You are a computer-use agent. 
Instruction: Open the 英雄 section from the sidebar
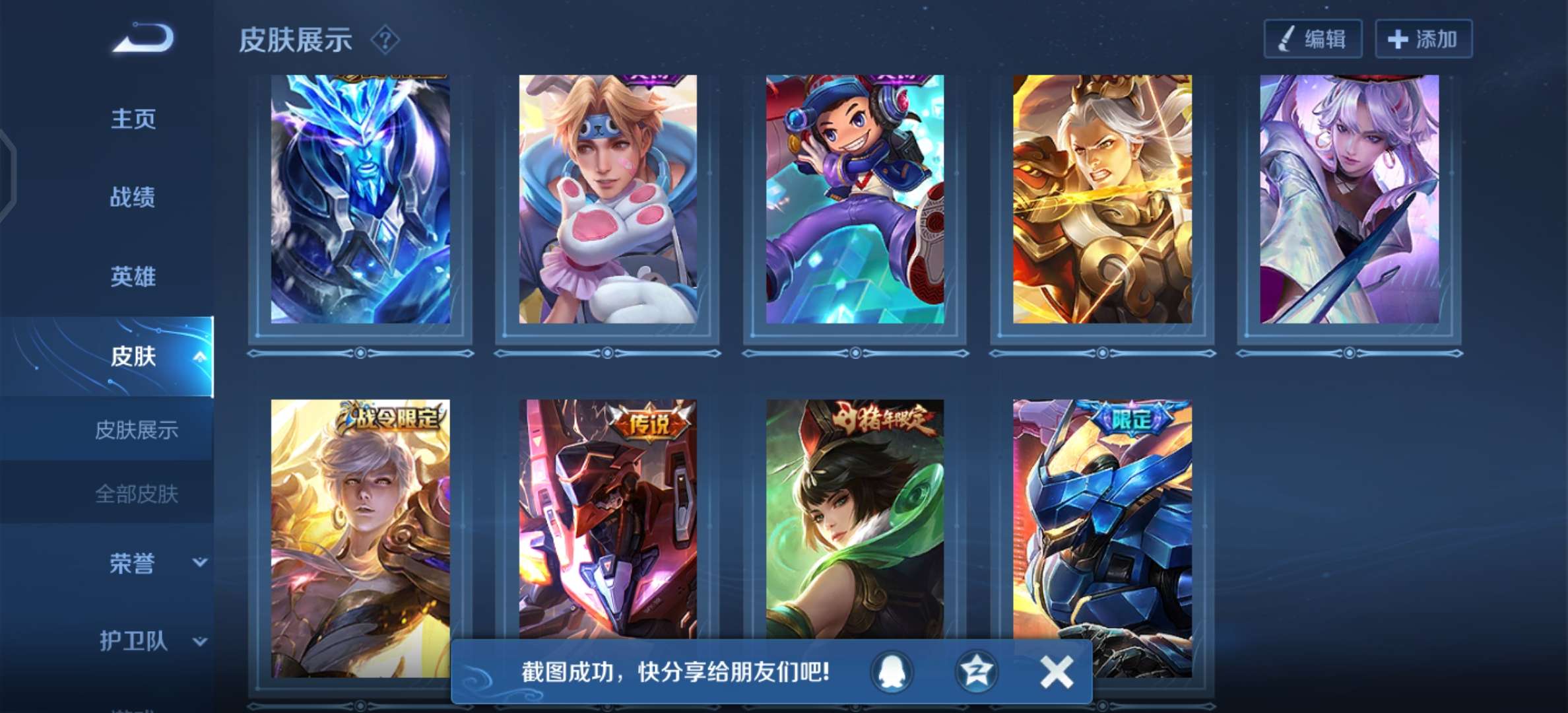[133, 277]
